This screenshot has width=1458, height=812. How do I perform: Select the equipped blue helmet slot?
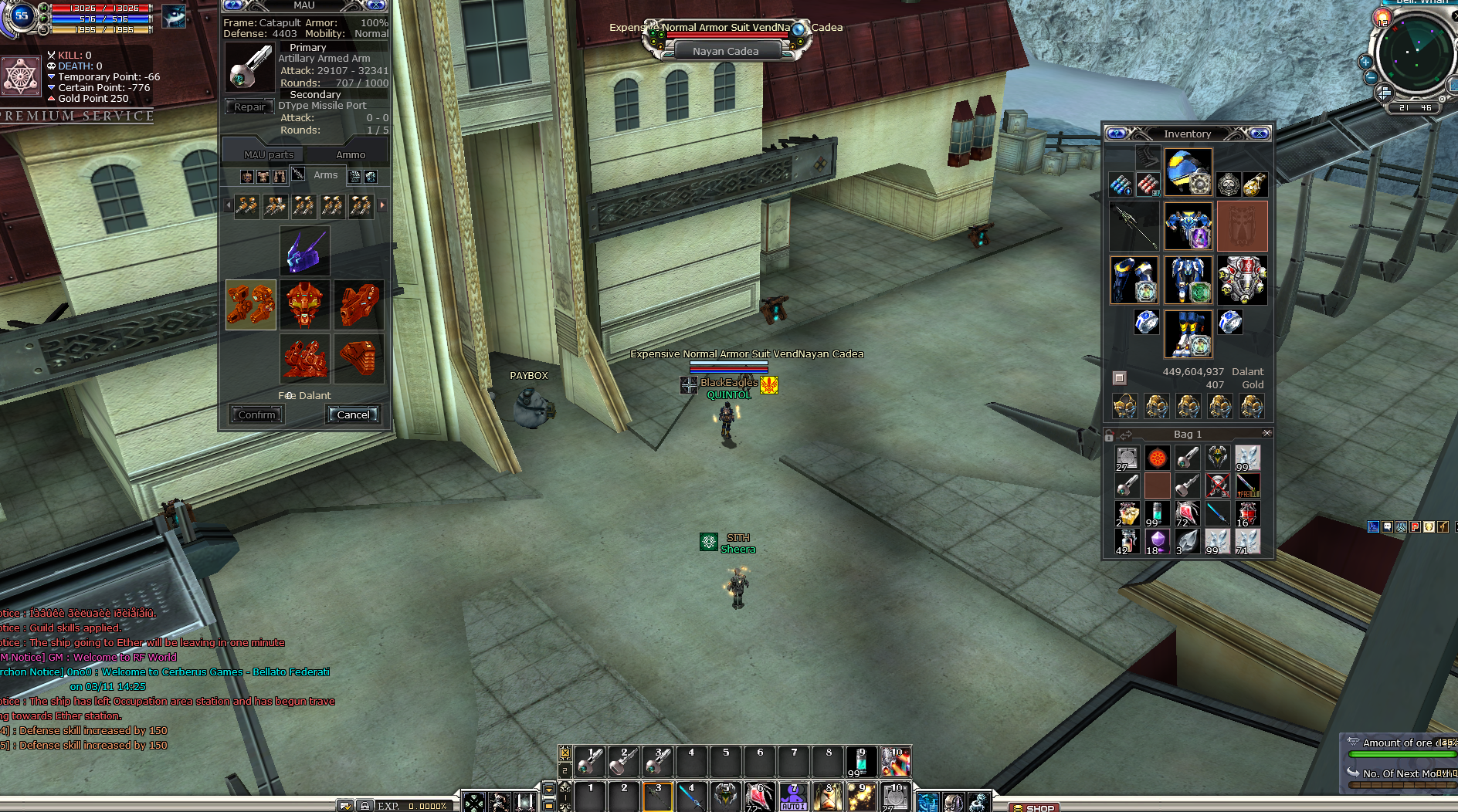[1188, 171]
